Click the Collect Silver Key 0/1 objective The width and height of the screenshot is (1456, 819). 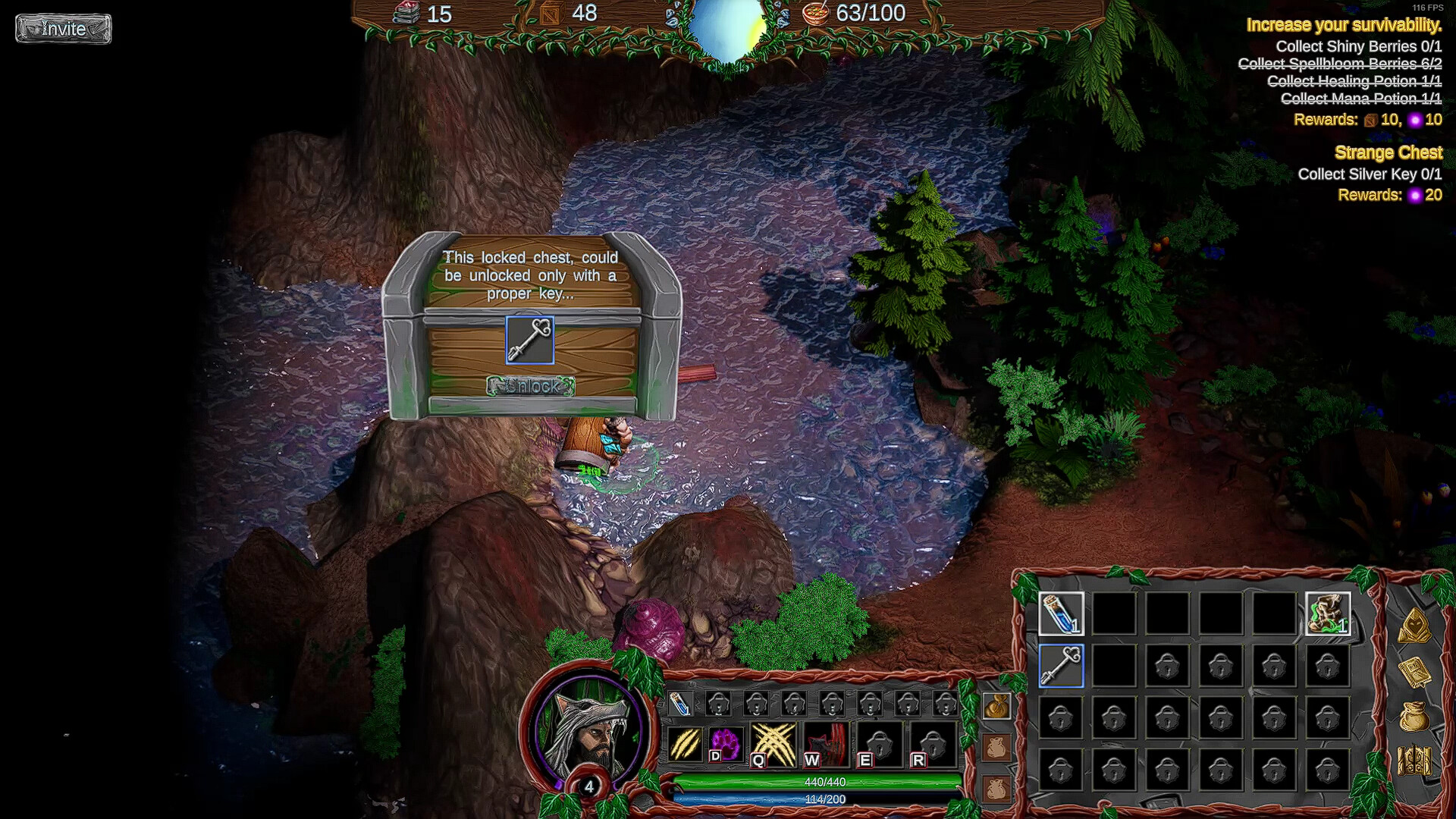[x=1369, y=174]
